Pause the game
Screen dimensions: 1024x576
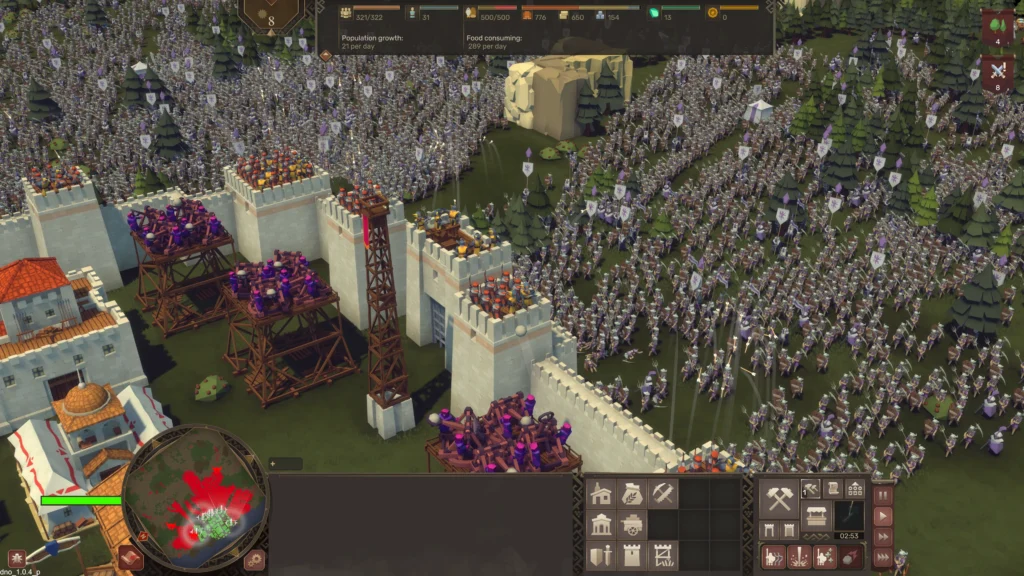883,494
